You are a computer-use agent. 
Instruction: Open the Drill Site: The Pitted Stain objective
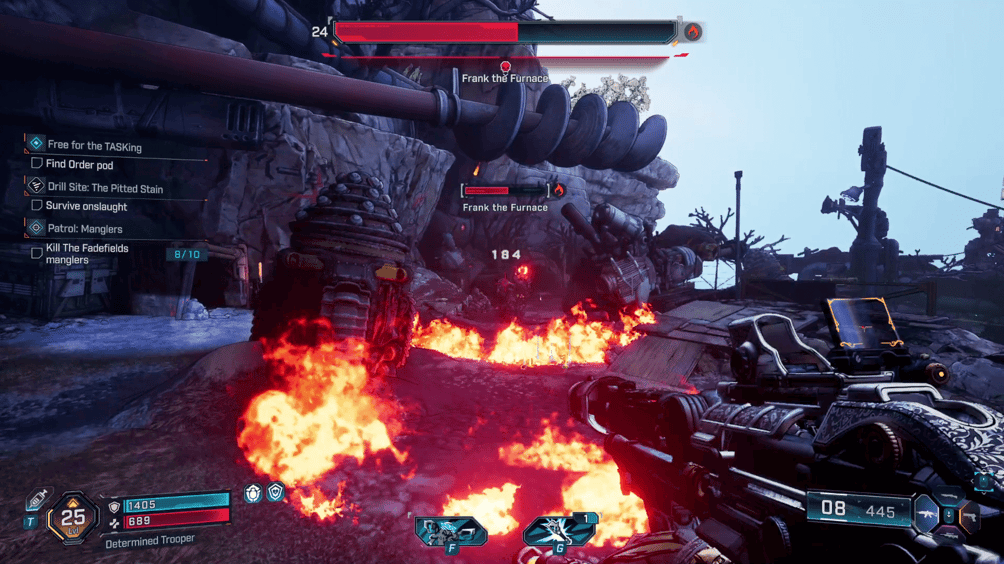pyautogui.click(x=104, y=188)
